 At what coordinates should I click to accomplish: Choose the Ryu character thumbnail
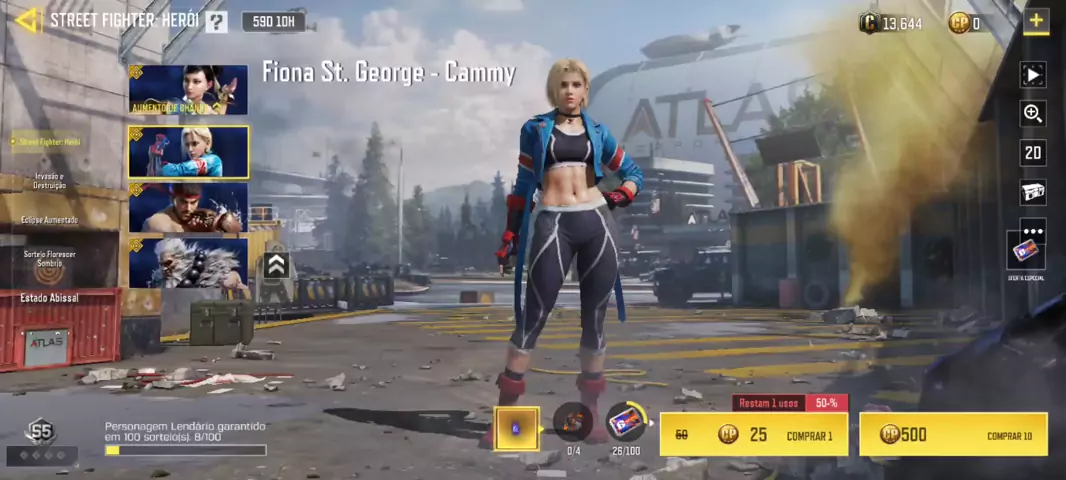click(x=188, y=207)
